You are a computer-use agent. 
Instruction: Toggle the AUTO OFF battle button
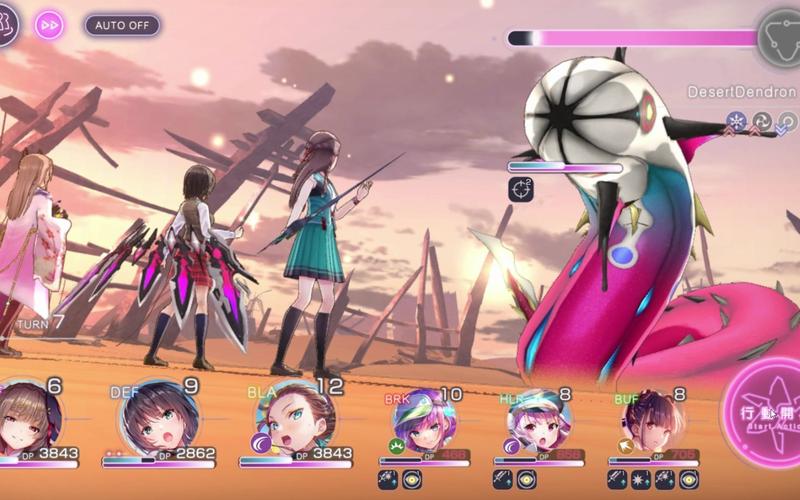pyautogui.click(x=122, y=25)
